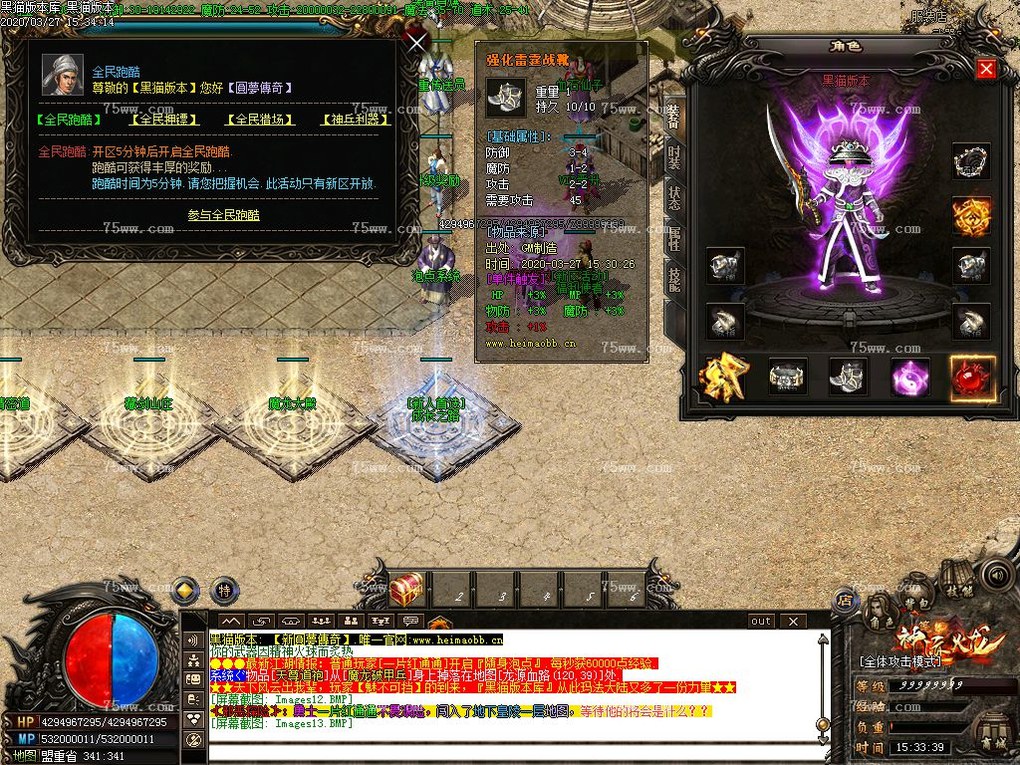The height and width of the screenshot is (765, 1020).
Task: Use the treasure chest hotbar item
Action: pyautogui.click(x=406, y=590)
